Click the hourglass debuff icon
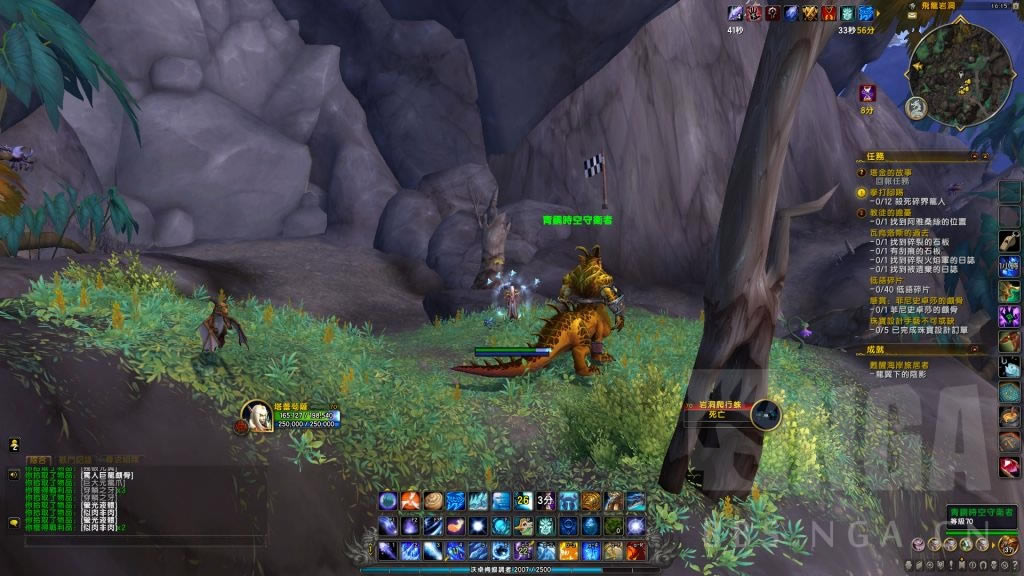The height and width of the screenshot is (576, 1024). point(868,94)
